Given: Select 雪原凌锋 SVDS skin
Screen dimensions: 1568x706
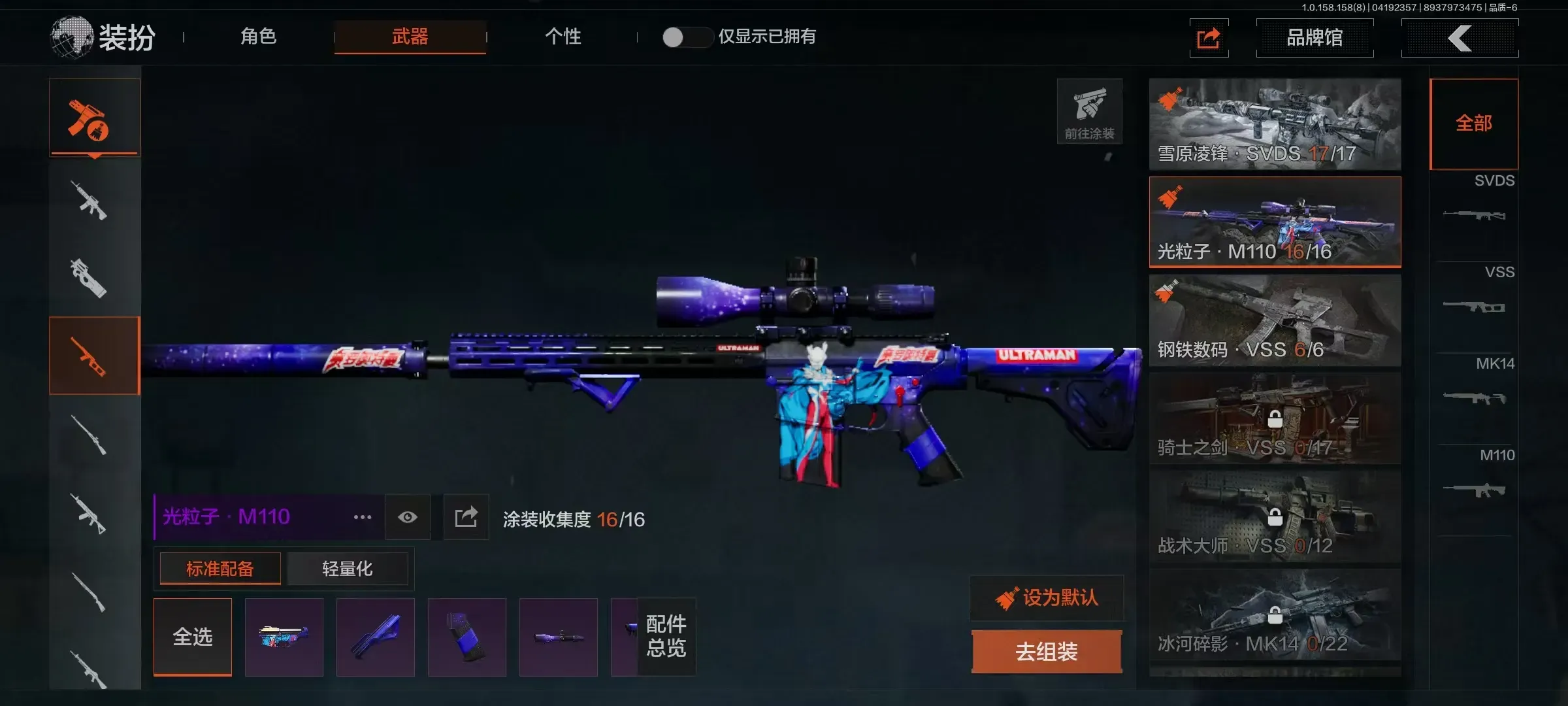Looking at the screenshot, I should pos(1275,124).
